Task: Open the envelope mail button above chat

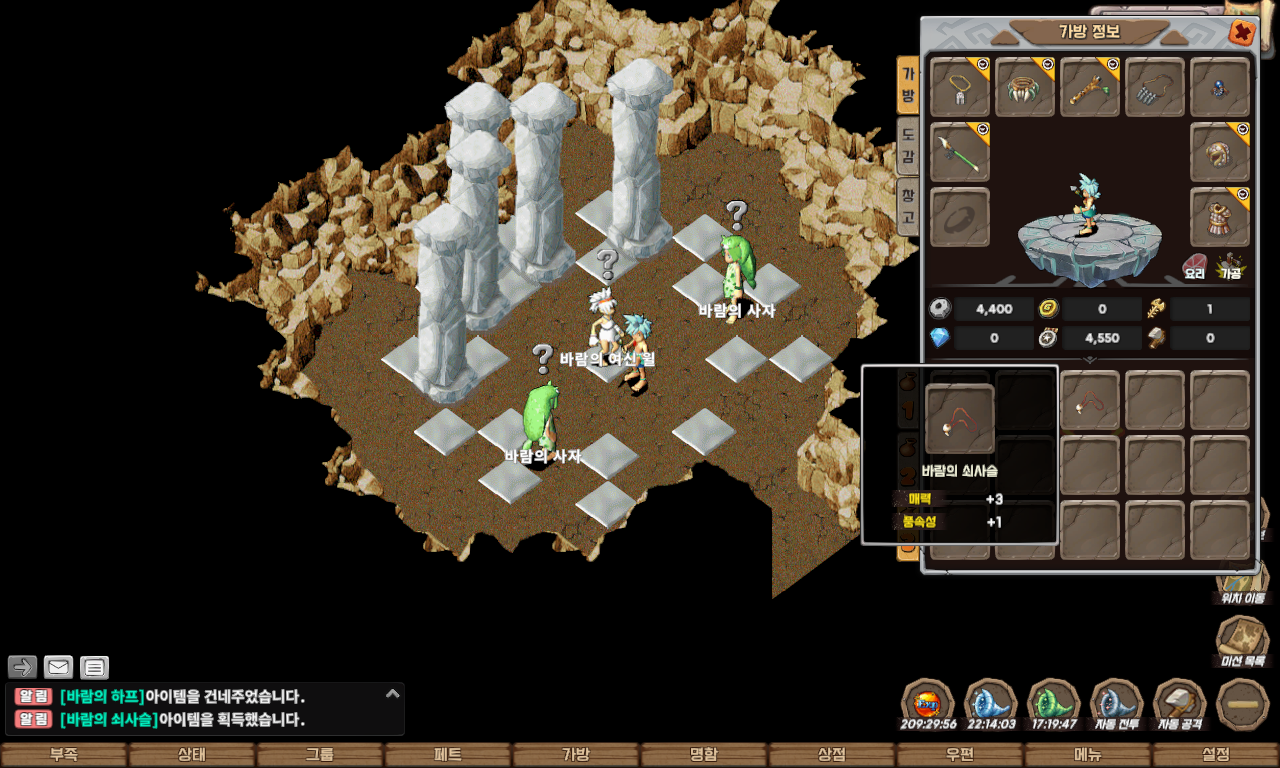Action: point(59,667)
